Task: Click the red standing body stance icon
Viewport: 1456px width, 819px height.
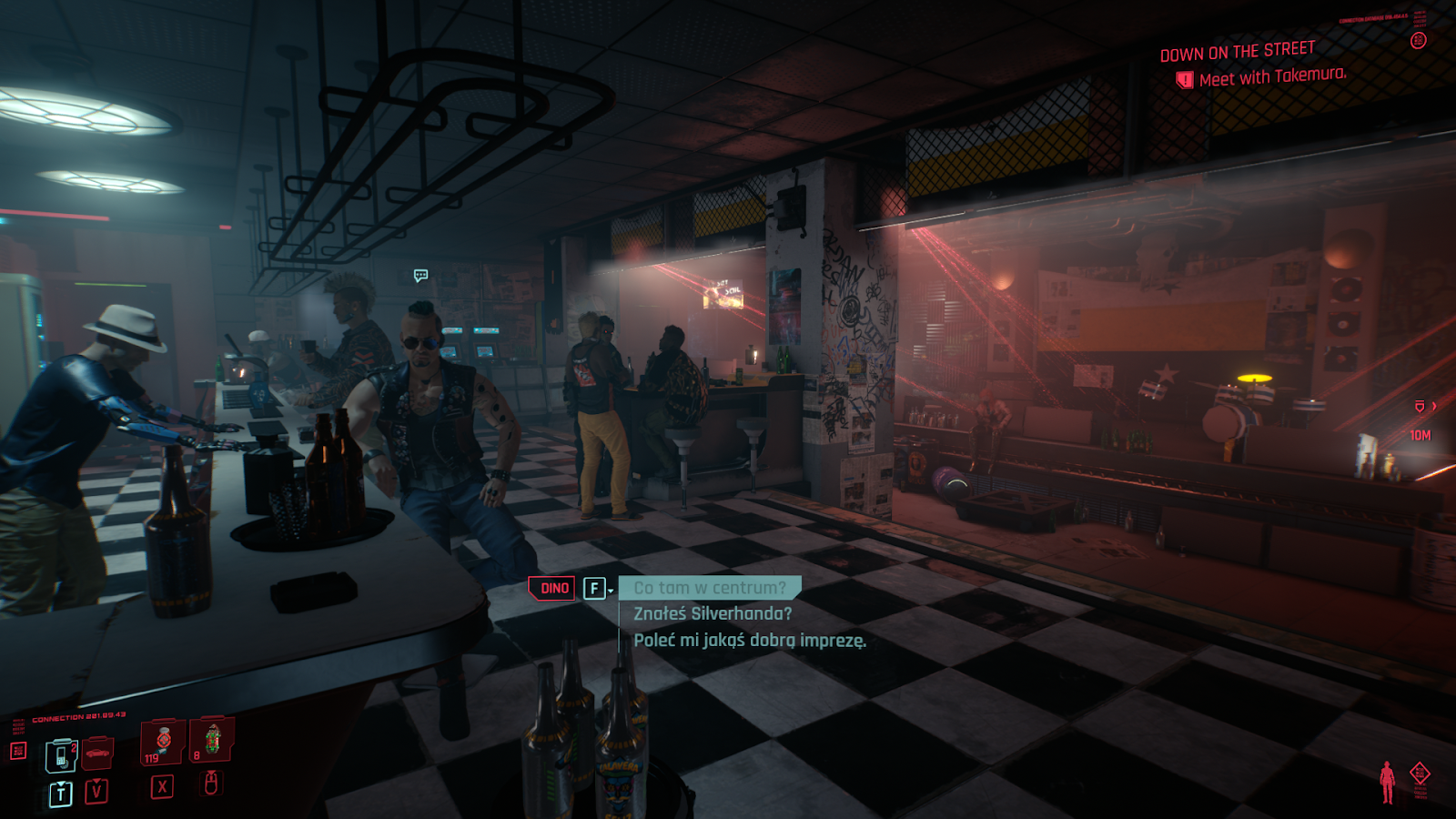Action: [1387, 782]
